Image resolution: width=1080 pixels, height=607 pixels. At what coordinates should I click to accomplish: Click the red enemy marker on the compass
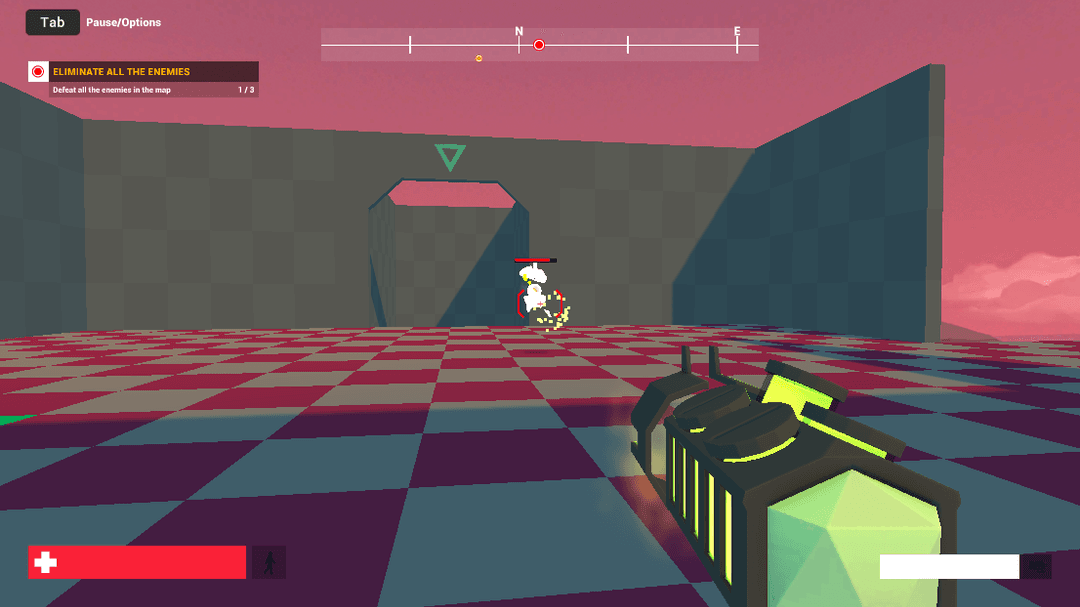tap(539, 45)
